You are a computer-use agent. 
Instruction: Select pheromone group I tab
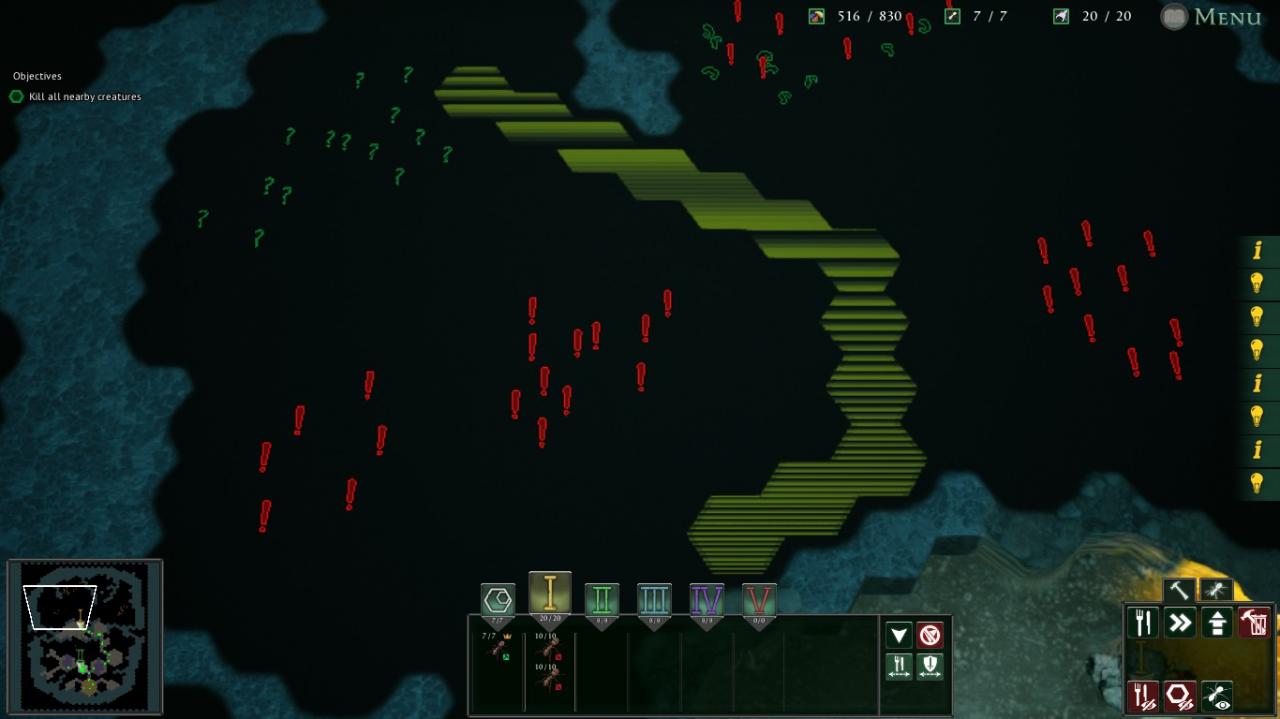click(549, 595)
